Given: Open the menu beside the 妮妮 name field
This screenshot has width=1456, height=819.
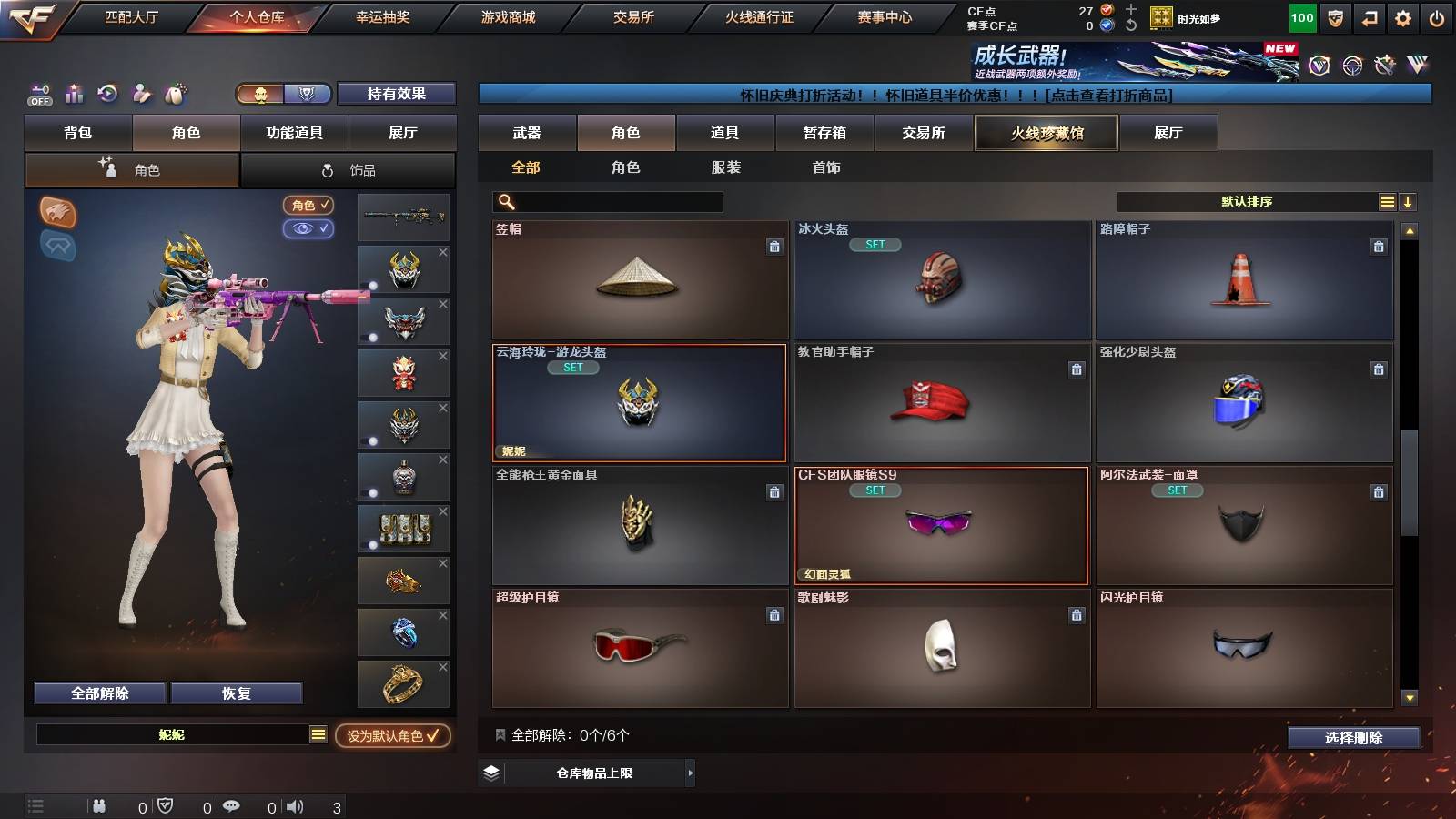Looking at the screenshot, I should (318, 733).
